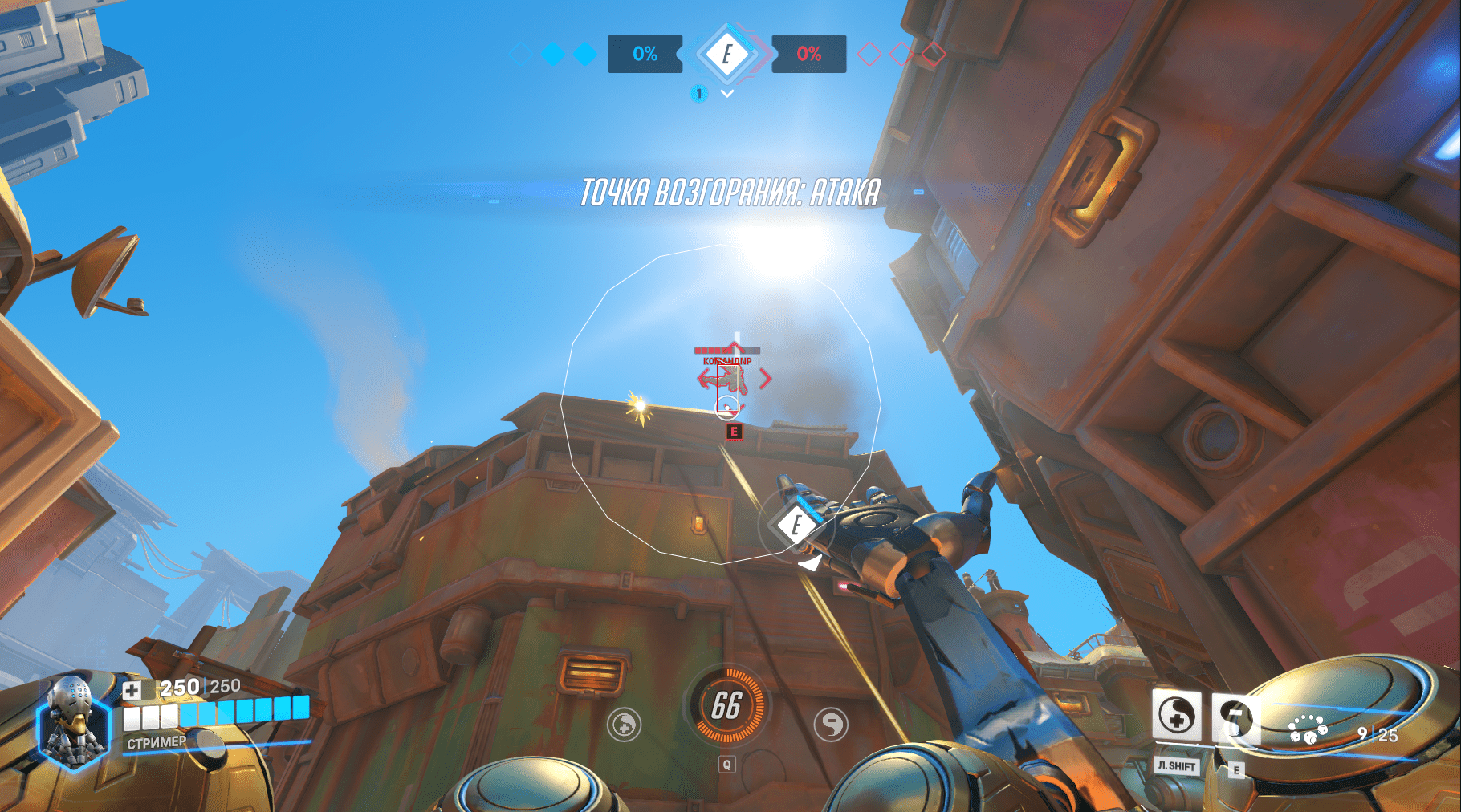Open the round number badge labeled 1

tap(699, 93)
